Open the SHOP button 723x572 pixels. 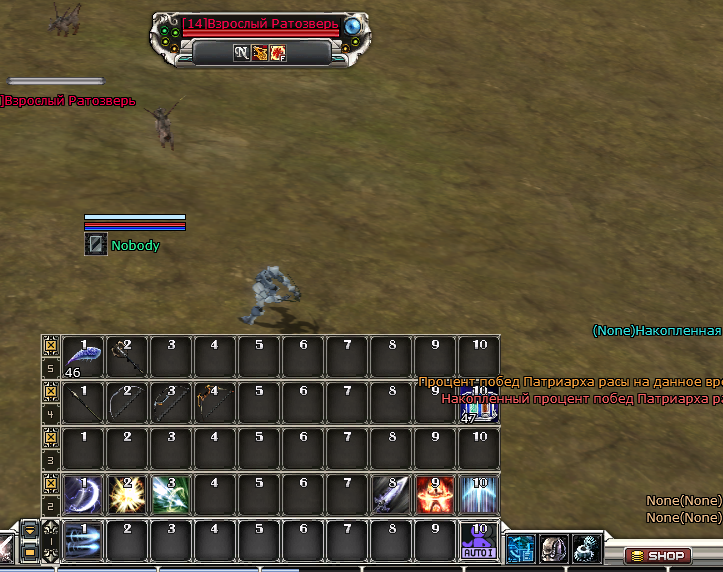point(657,556)
